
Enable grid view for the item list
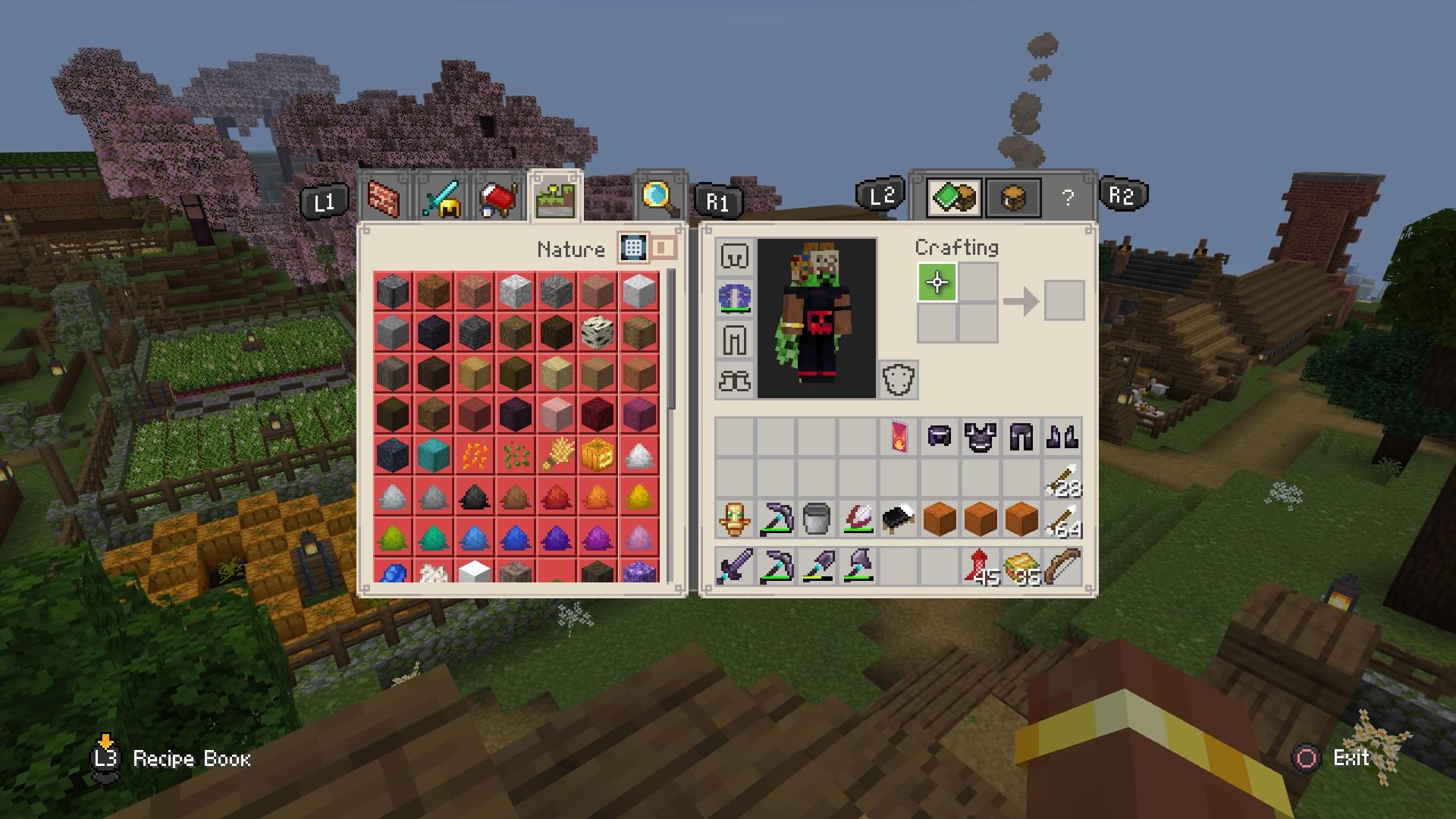[632, 246]
